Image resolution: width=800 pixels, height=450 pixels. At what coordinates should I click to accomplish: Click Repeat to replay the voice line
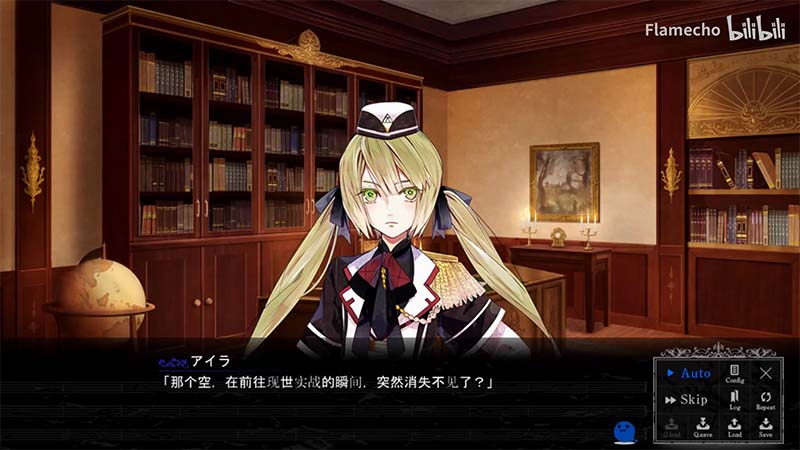[x=766, y=401]
